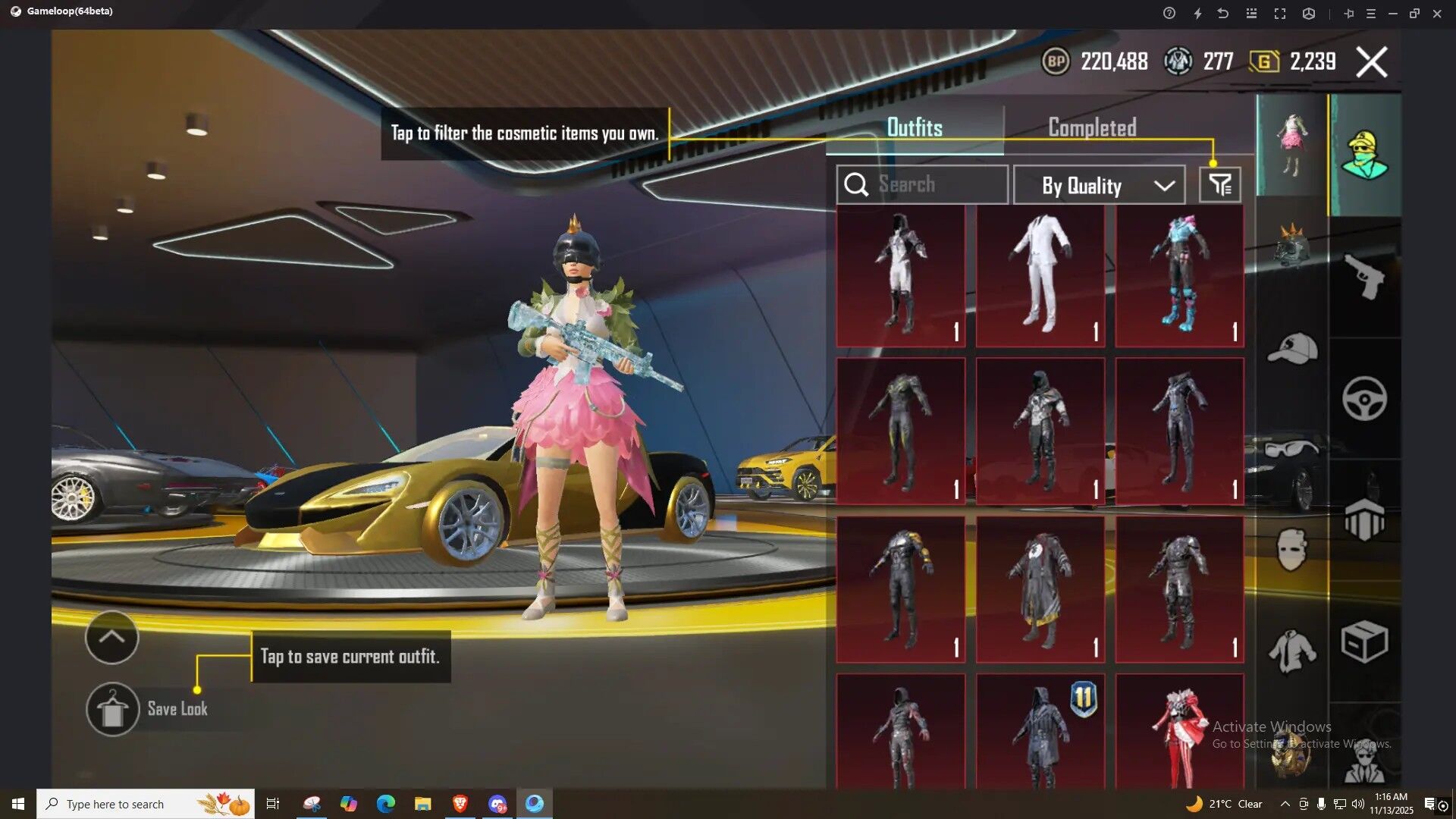Image resolution: width=1456 pixels, height=819 pixels.
Task: Save the current look
Action: click(x=113, y=710)
